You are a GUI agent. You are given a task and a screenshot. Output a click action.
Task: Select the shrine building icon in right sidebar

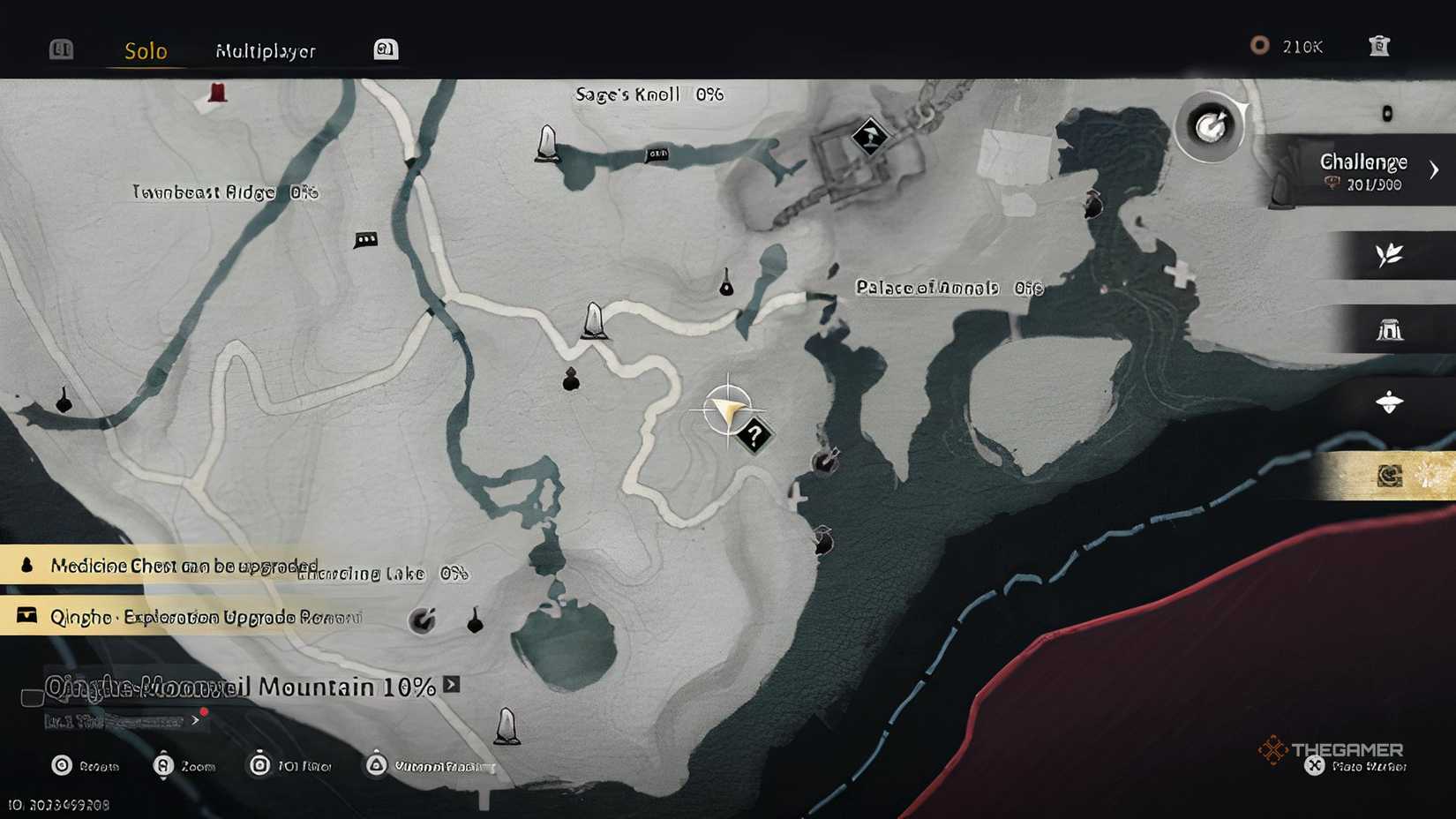click(x=1391, y=328)
